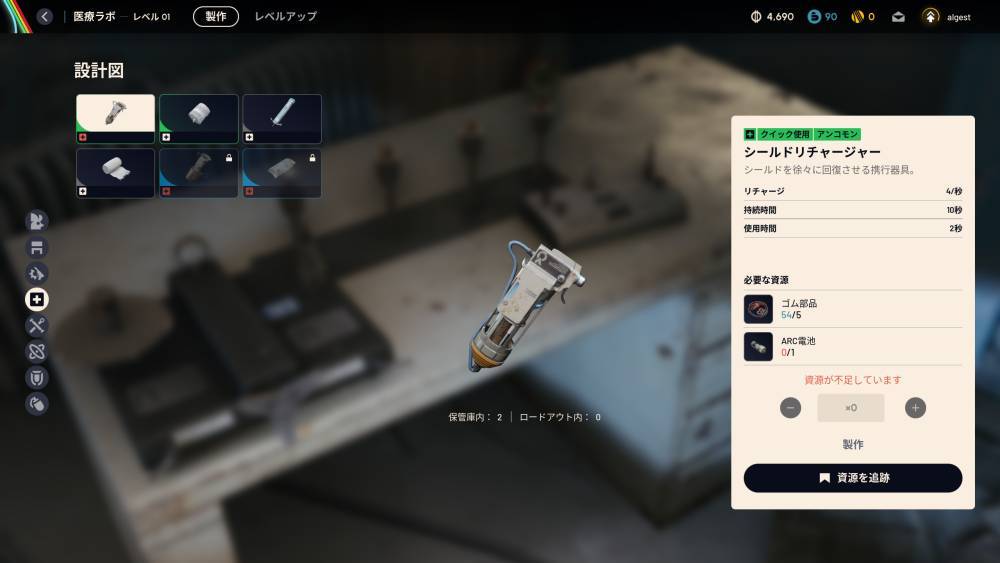1000x563 pixels.
Task: Go back using the top-left arrow
Action: (45, 16)
